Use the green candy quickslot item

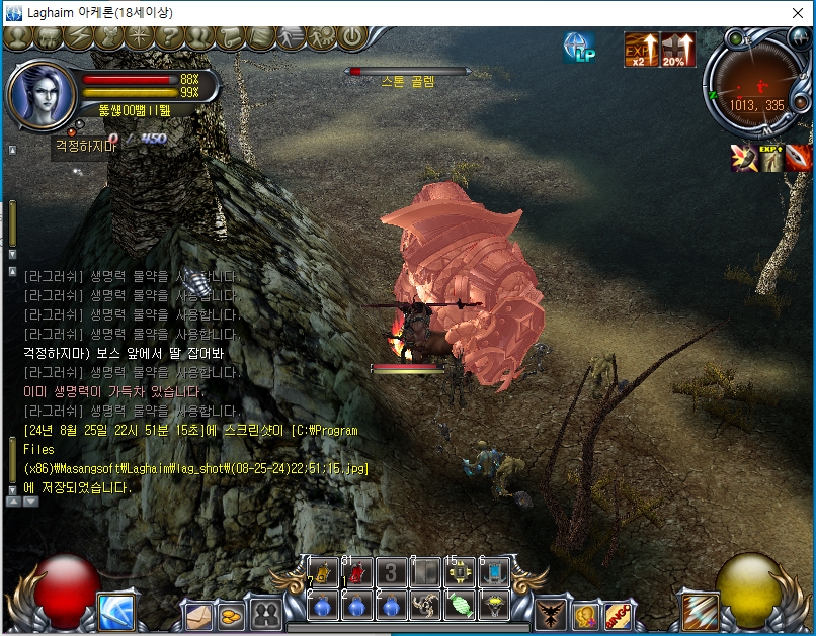click(x=460, y=606)
